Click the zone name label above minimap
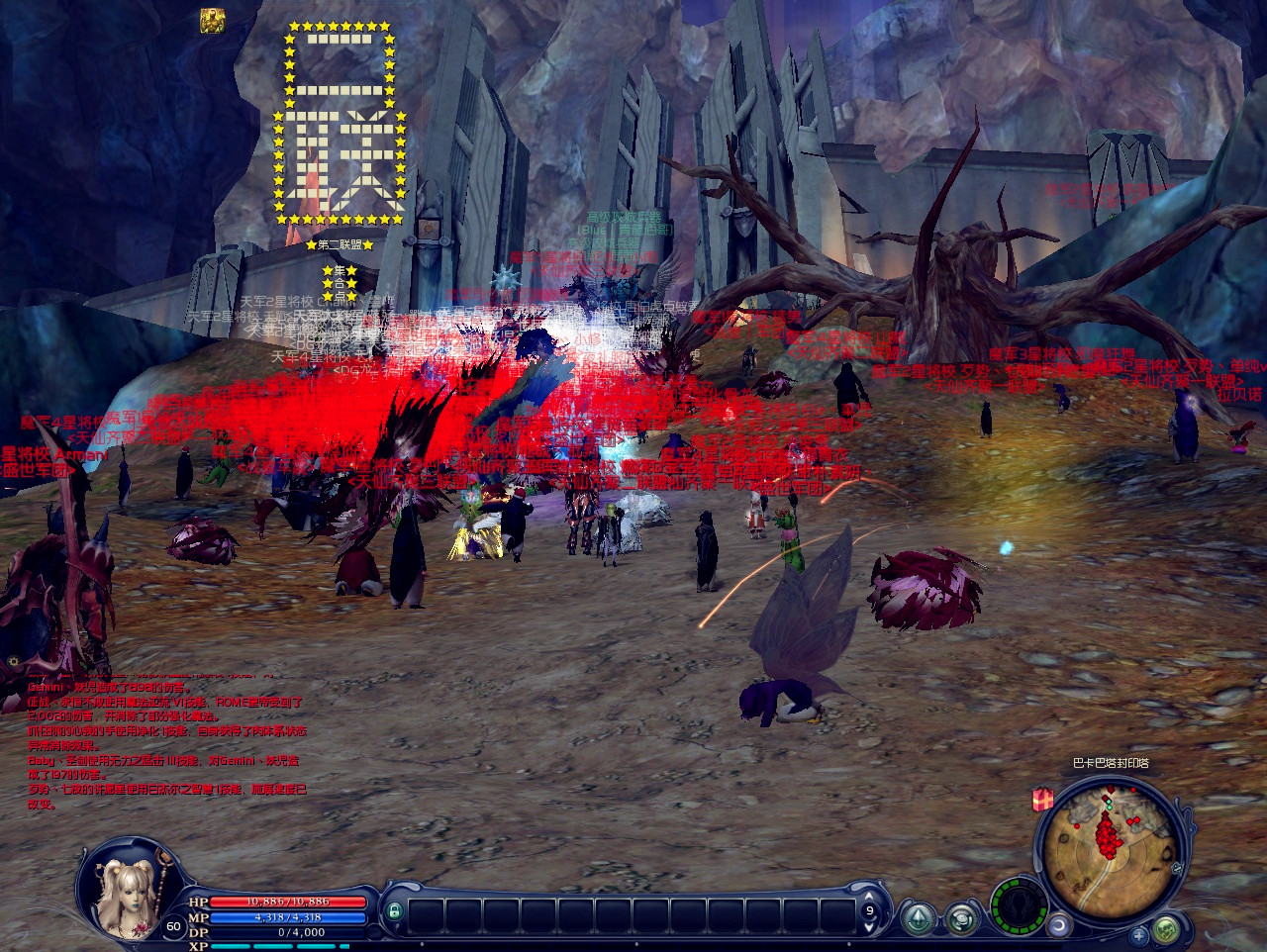 (1111, 763)
